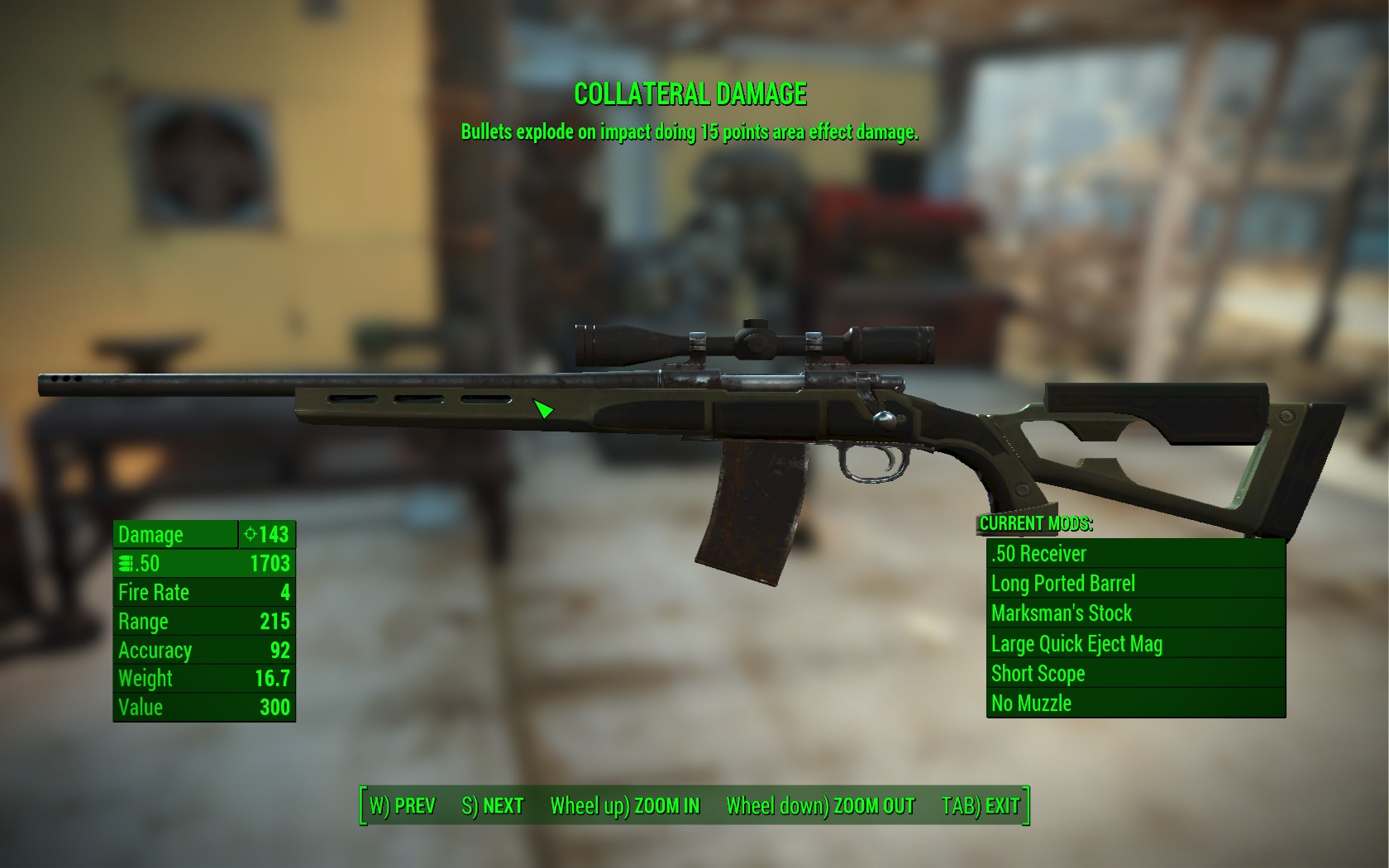Show the NEXT item
This screenshot has height=868, width=1389.
[493, 806]
